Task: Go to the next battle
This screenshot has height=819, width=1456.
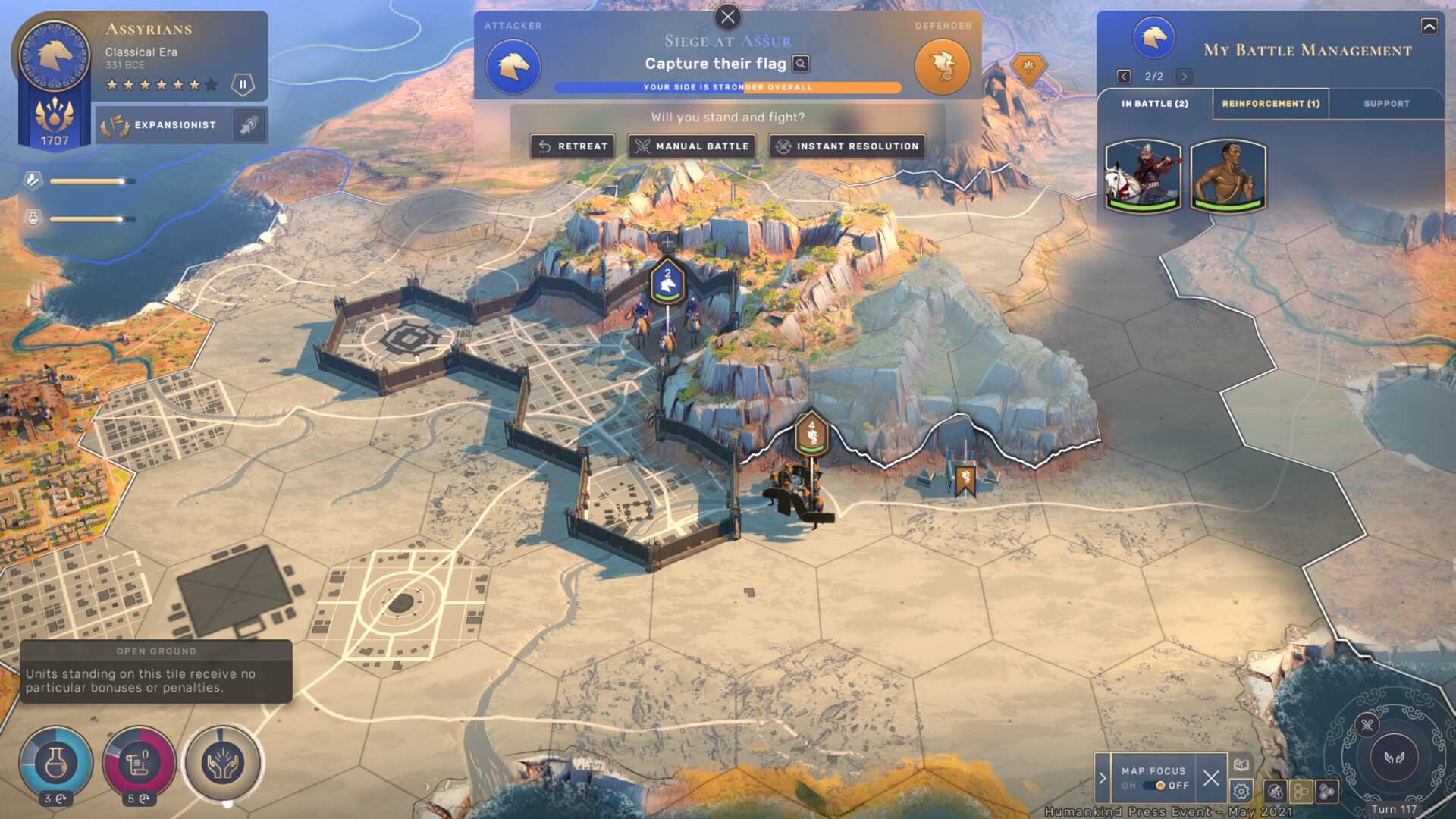Action: 1184,77
